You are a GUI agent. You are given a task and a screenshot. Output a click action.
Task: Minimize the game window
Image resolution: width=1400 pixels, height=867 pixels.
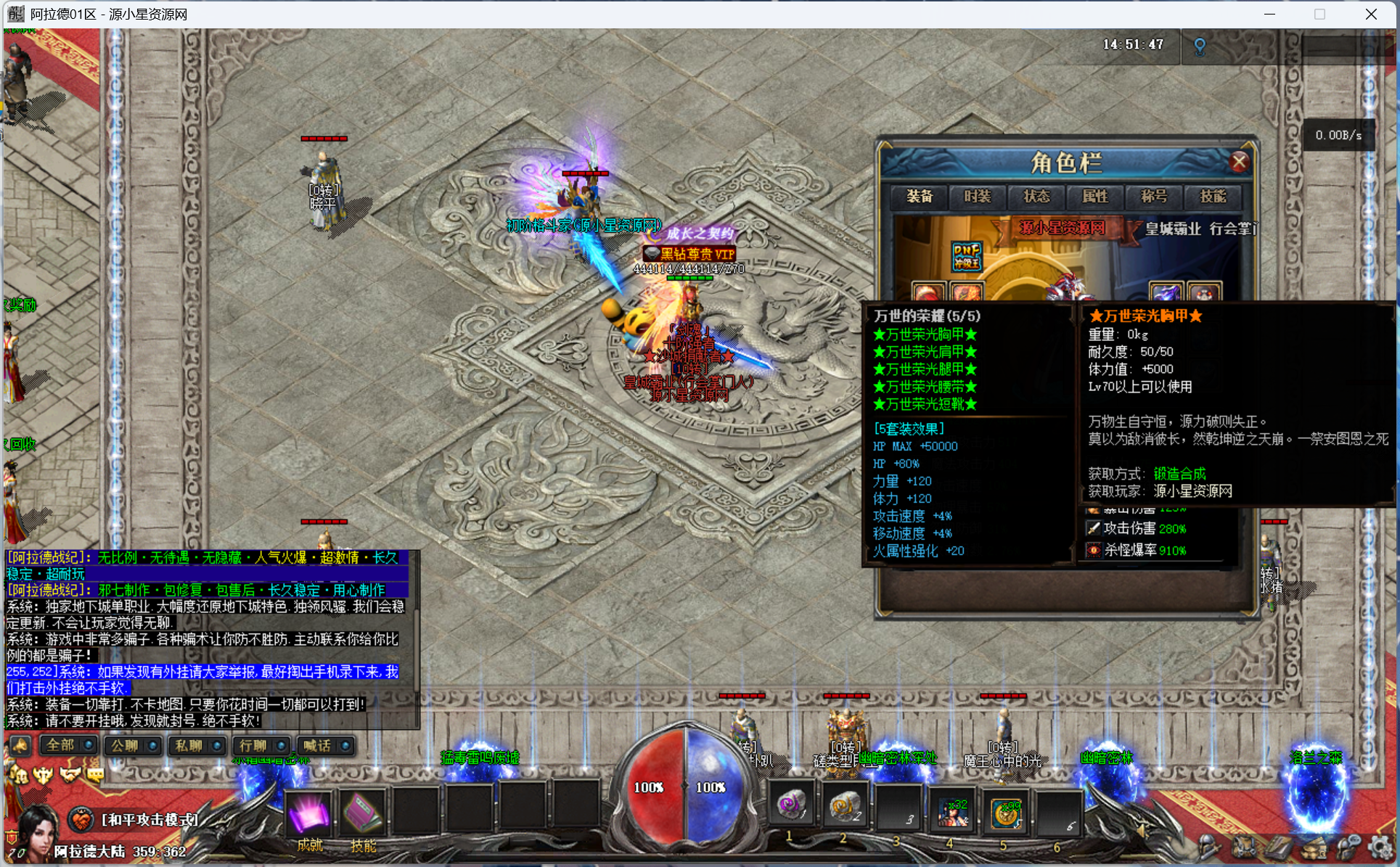1269,15
